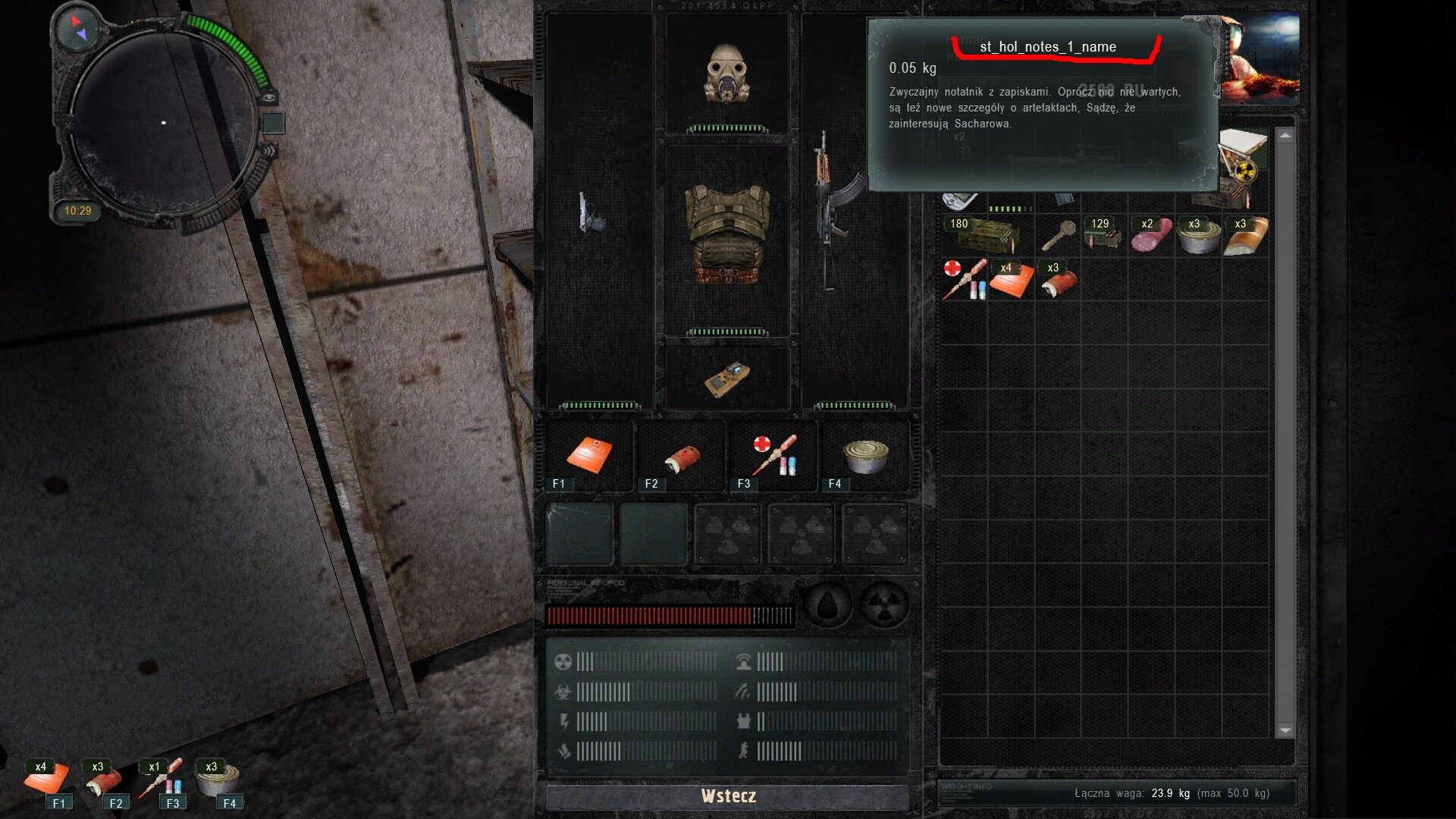Select the yellow detector device slot
Image resolution: width=1456 pixels, height=819 pixels.
[727, 378]
